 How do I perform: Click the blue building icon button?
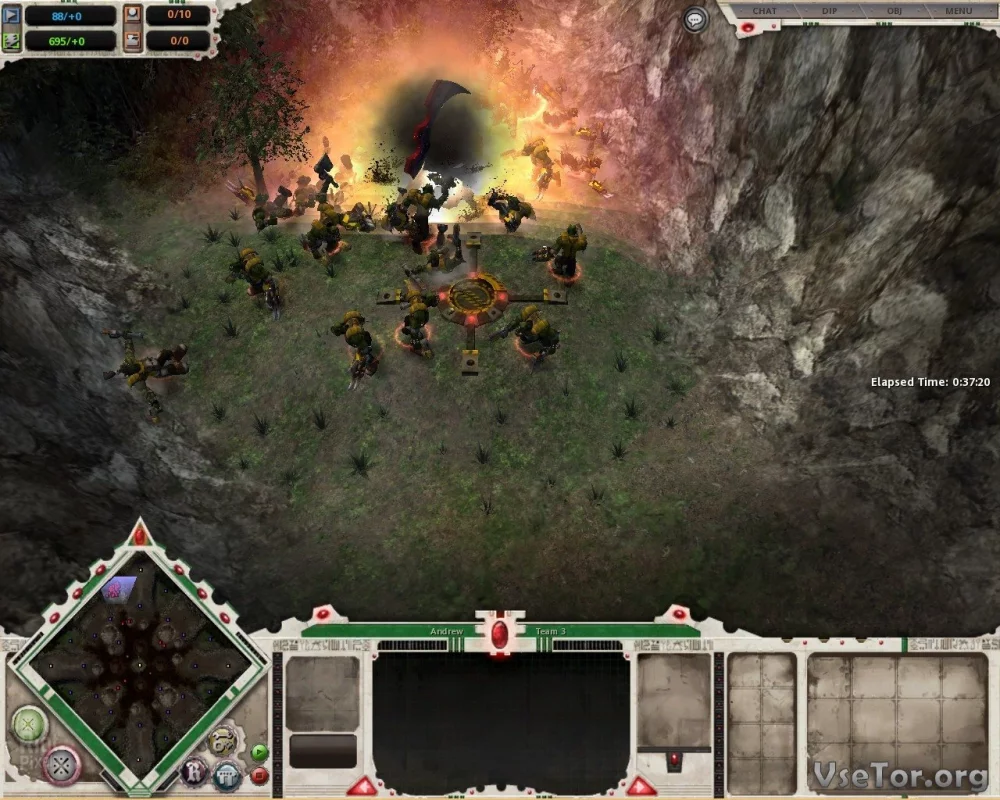(x=227, y=773)
